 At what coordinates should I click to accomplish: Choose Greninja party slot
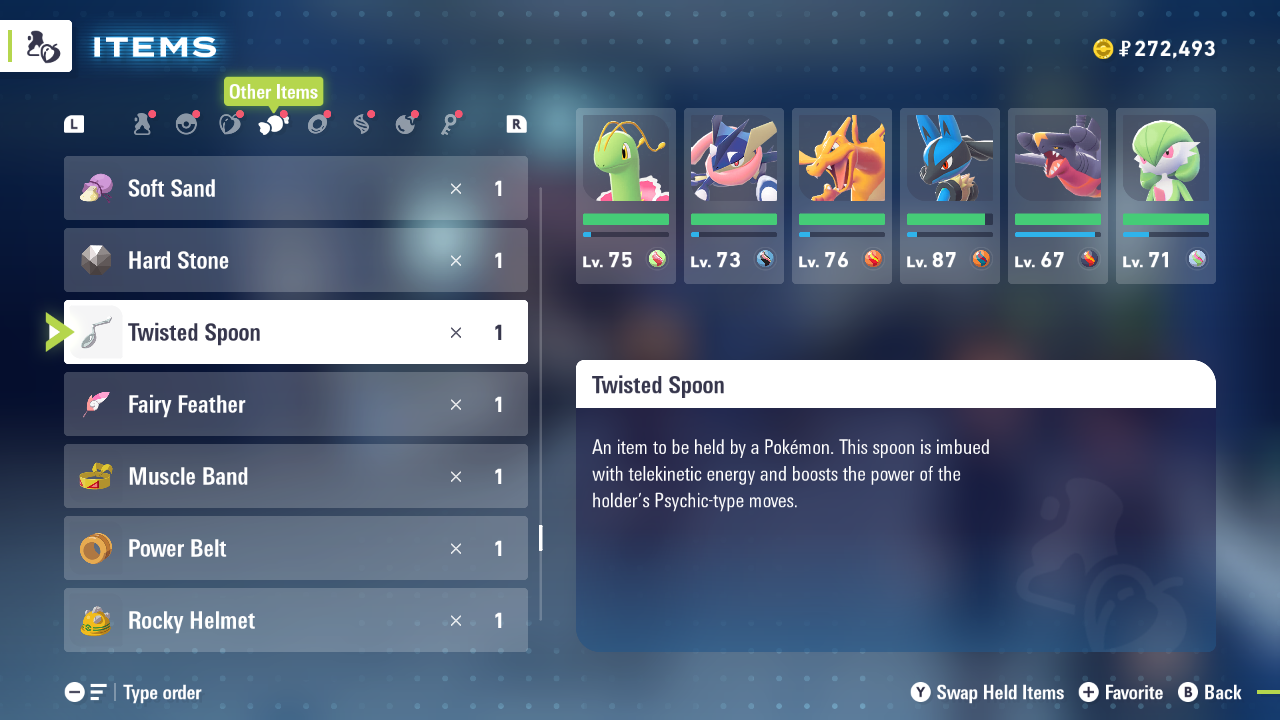point(734,195)
